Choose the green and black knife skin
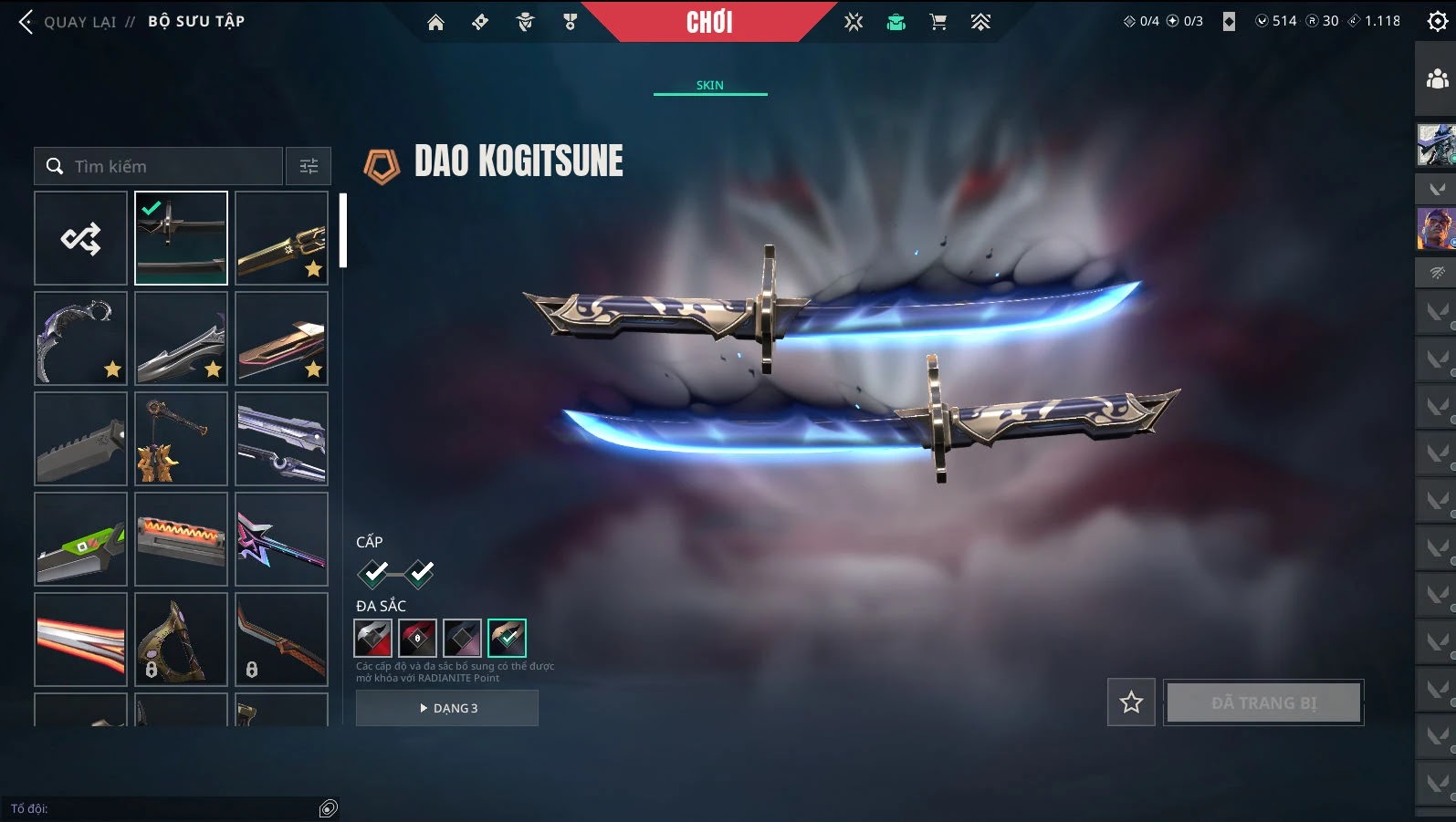Viewport: 1456px width, 822px height. tap(80, 539)
